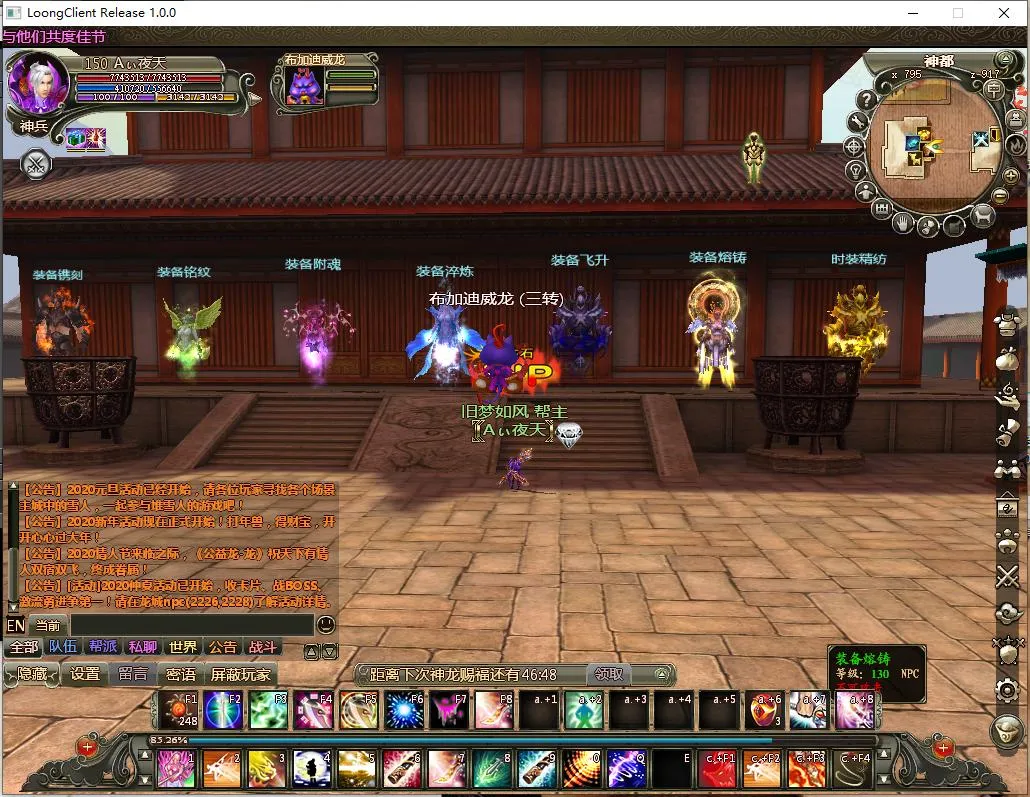Claim the blessing with the 领取 button

pos(609,674)
